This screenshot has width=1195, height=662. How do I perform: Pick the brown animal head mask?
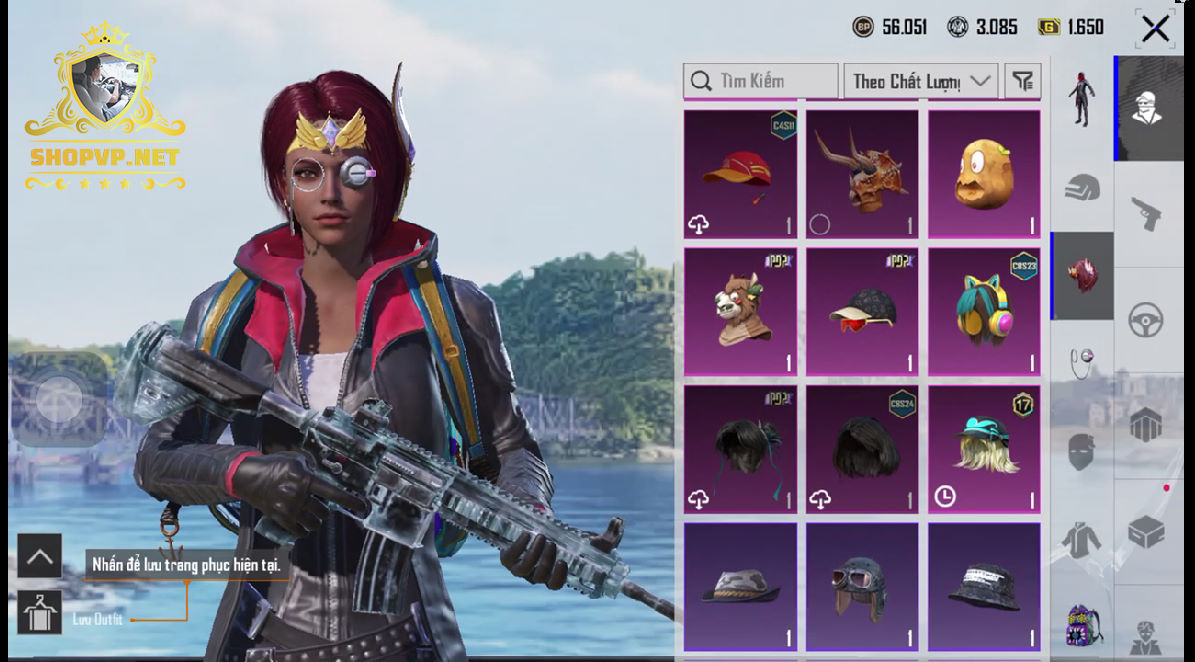point(740,311)
